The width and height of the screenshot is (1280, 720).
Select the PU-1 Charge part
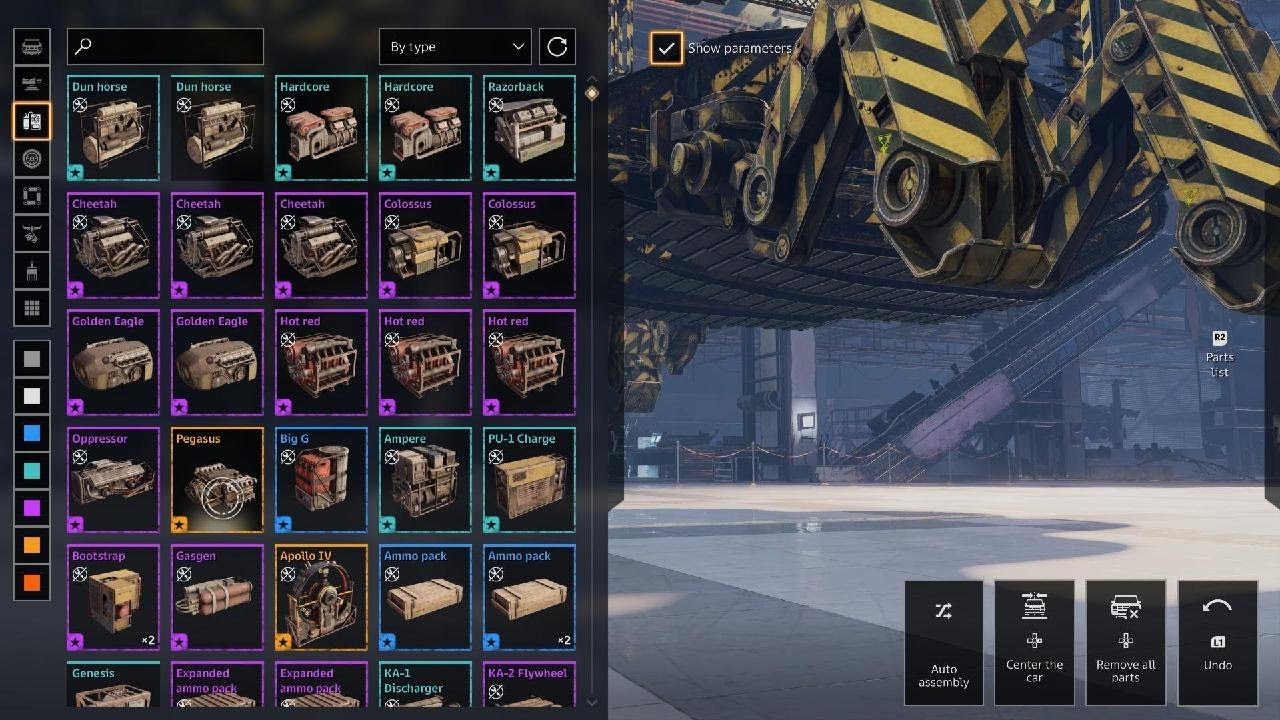click(x=529, y=480)
